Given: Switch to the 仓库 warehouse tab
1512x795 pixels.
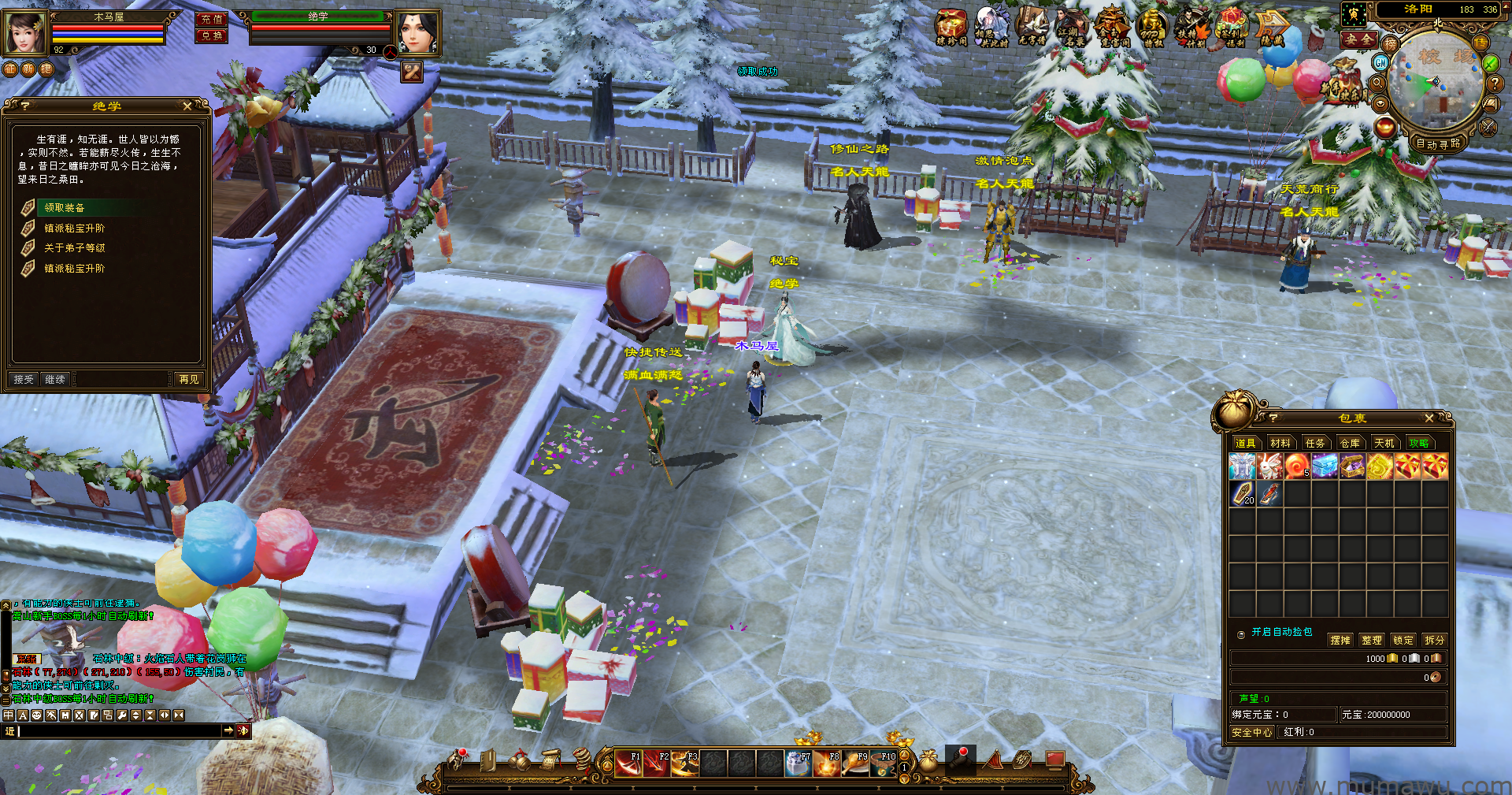Looking at the screenshot, I should click(x=1350, y=444).
